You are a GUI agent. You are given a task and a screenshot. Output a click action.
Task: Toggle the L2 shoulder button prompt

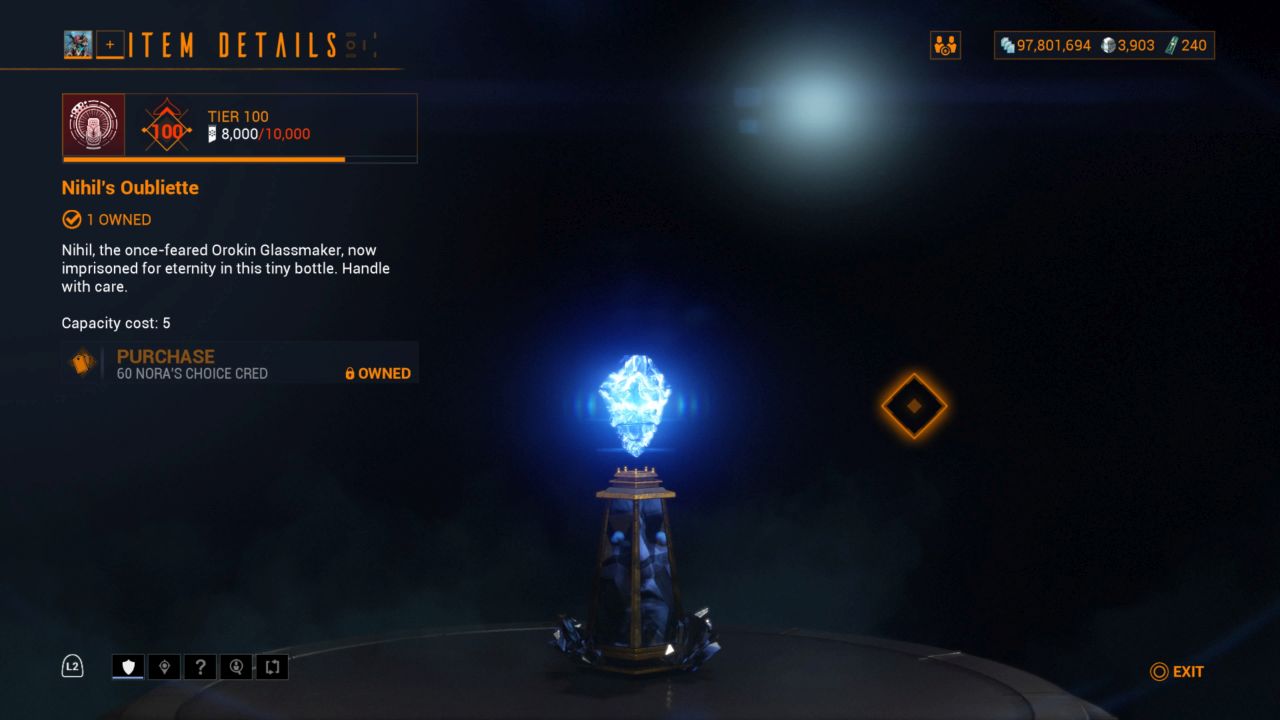point(72,665)
